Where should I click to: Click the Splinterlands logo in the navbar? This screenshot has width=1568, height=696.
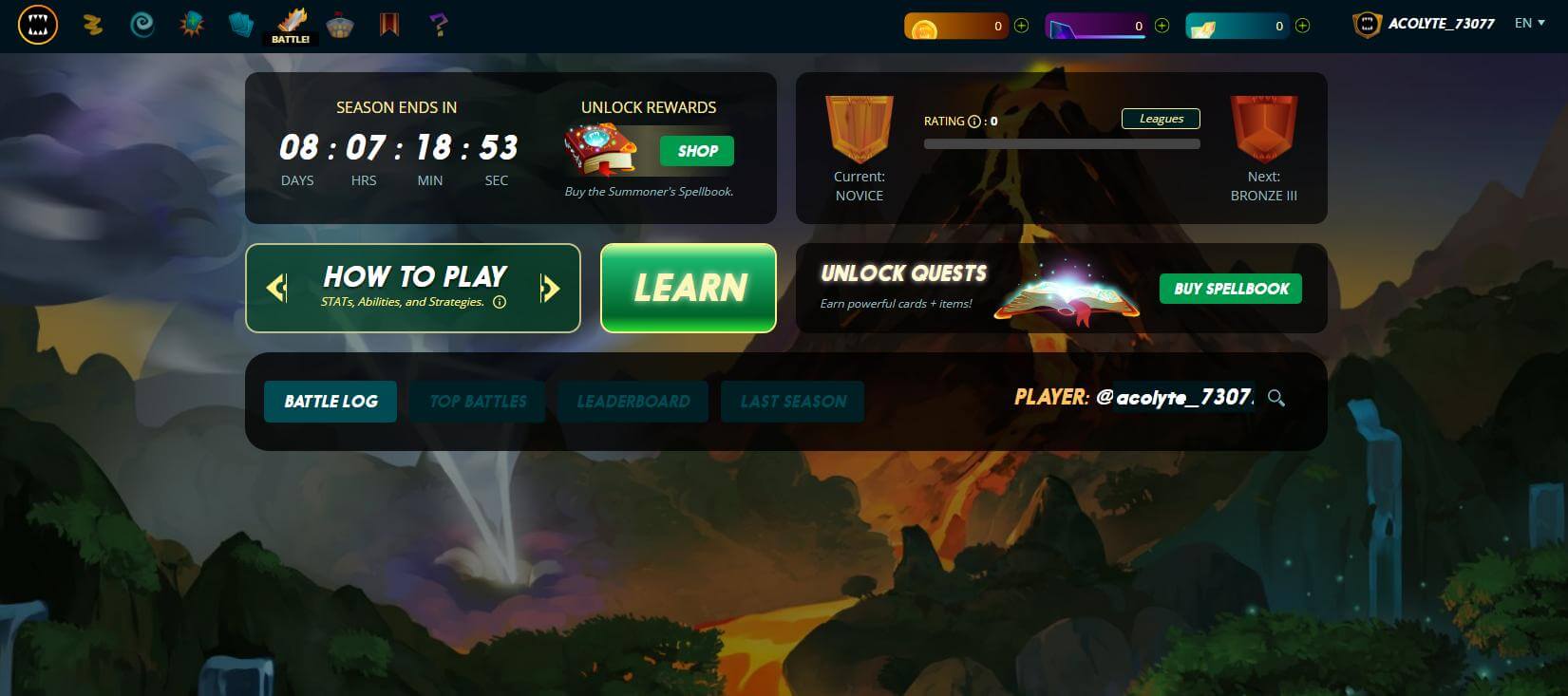(37, 25)
